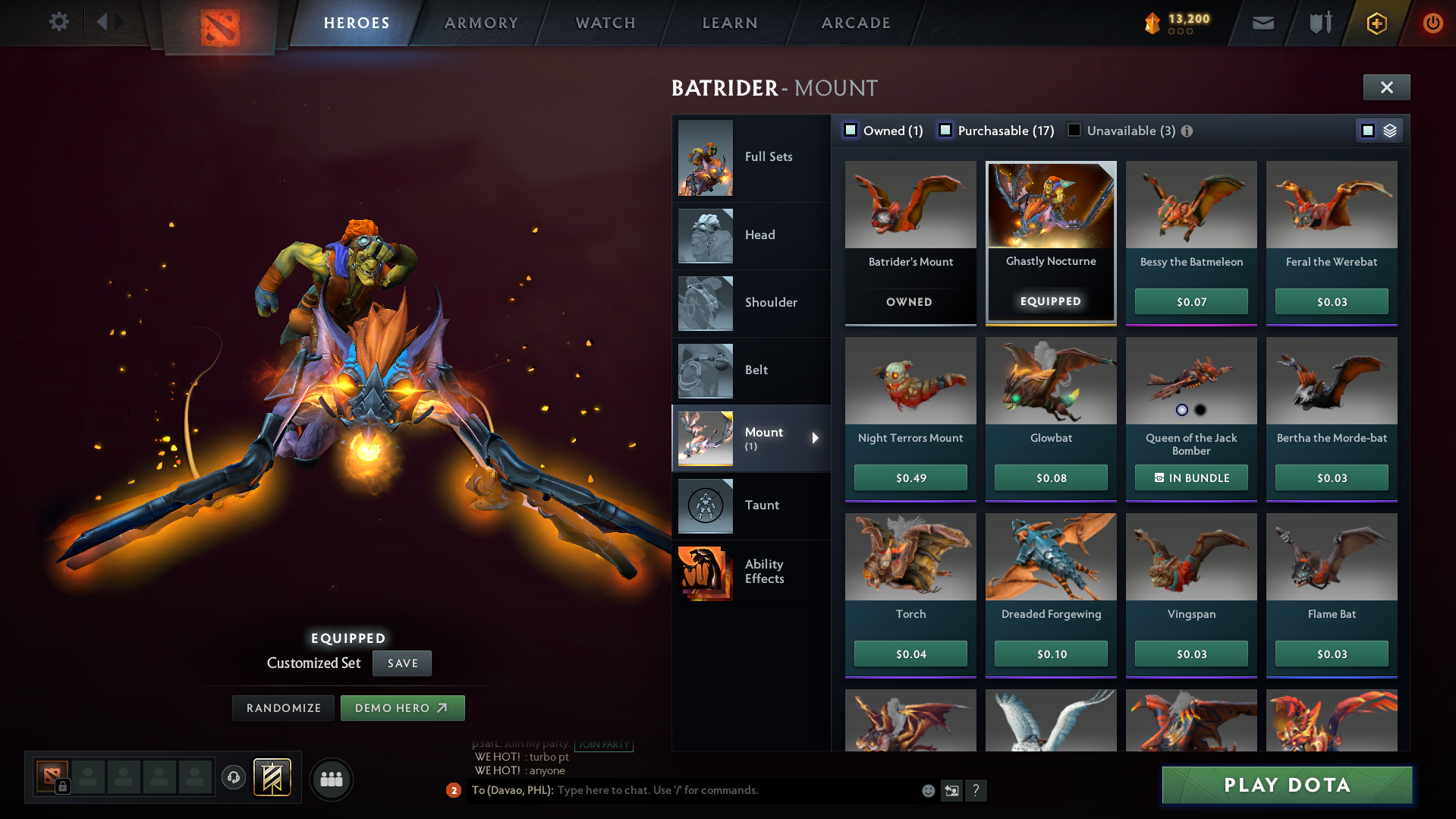The height and width of the screenshot is (819, 1456).
Task: Open the Shoulder equipment slot
Action: tap(705, 303)
